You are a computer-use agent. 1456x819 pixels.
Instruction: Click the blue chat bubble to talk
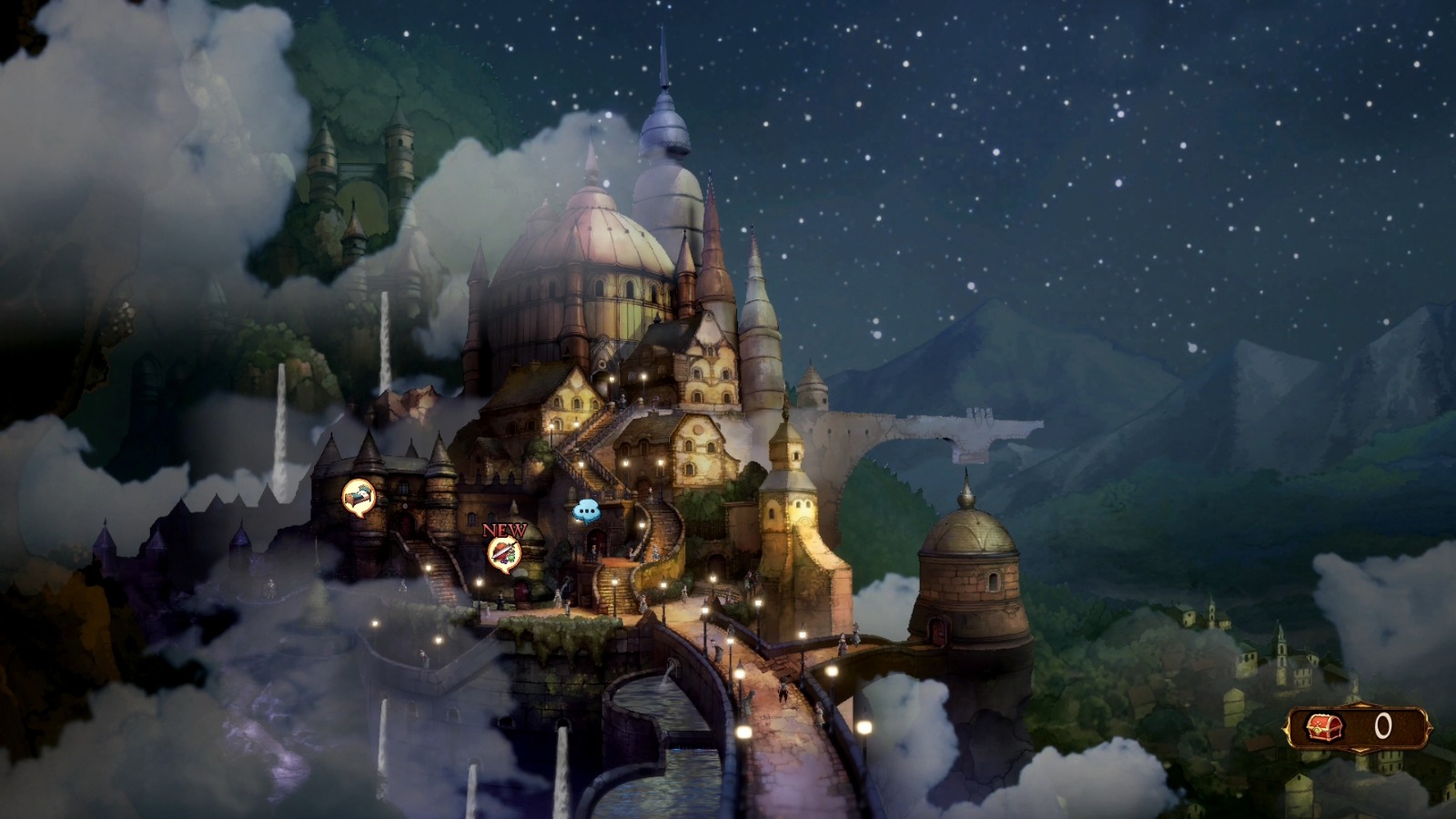pos(588,511)
